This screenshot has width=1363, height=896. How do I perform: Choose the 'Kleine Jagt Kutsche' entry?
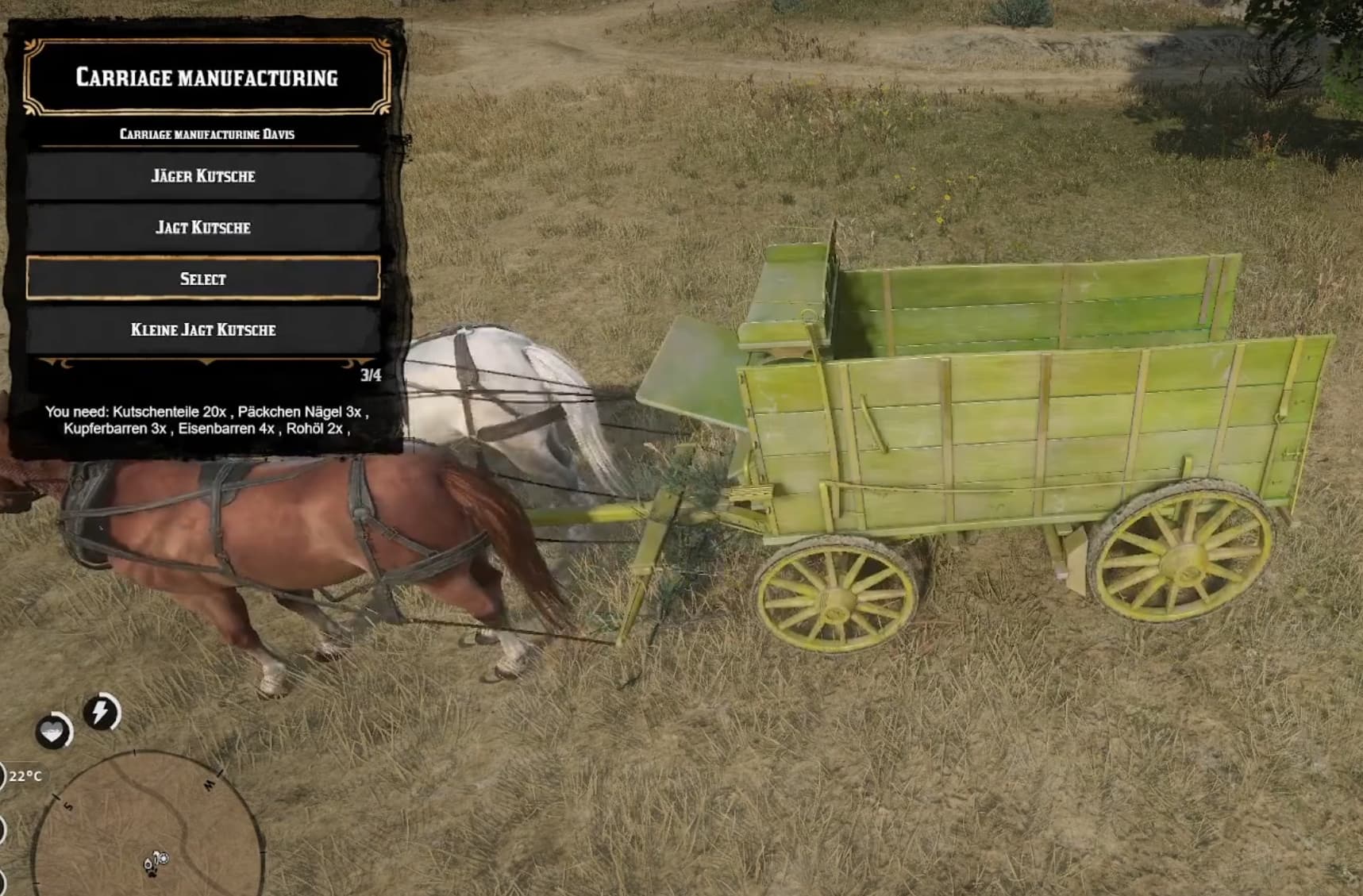pyautogui.click(x=204, y=329)
